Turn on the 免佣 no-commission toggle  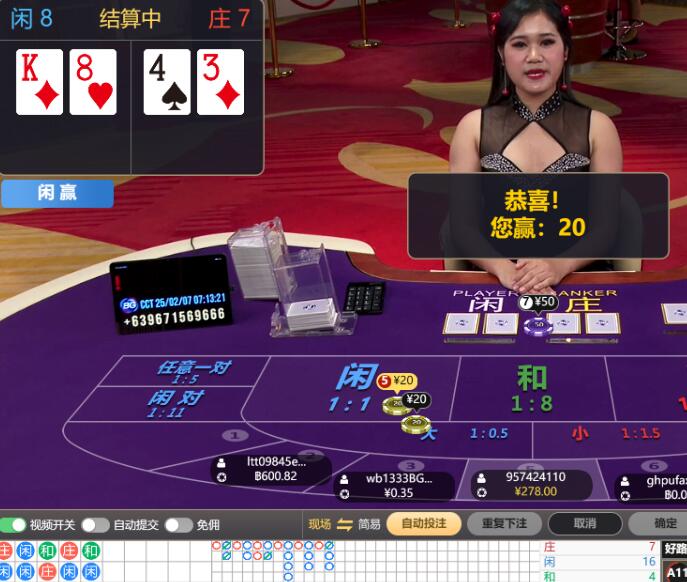(178, 525)
